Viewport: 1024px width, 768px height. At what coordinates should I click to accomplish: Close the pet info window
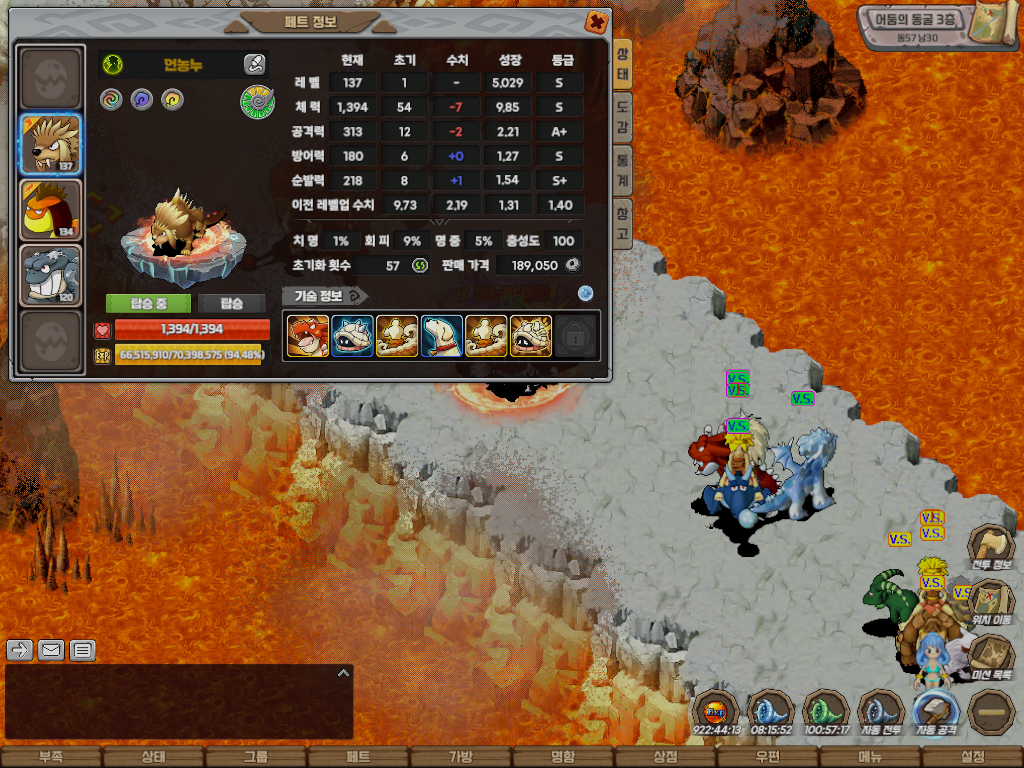(596, 21)
